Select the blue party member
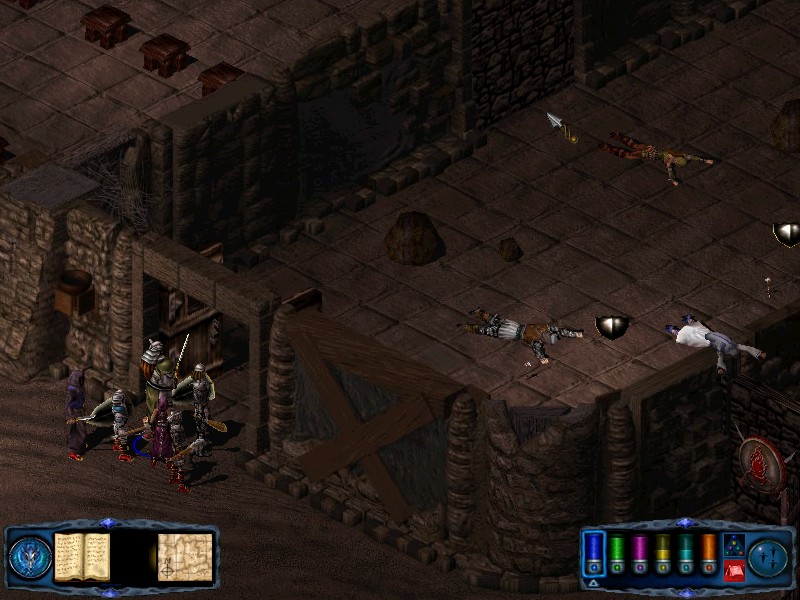The width and height of the screenshot is (800, 600). pos(594,553)
